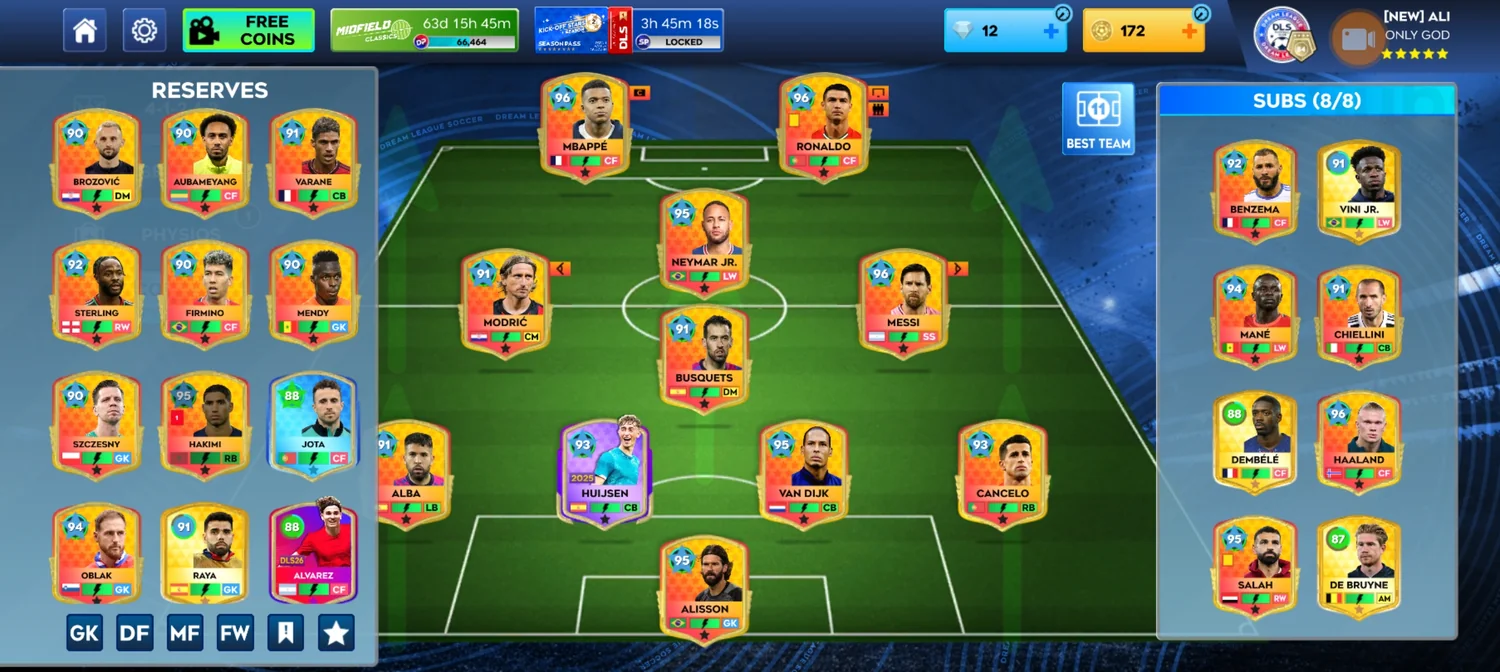The width and height of the screenshot is (1500, 672).
Task: Filter reserves by MF
Action: pyautogui.click(x=185, y=633)
